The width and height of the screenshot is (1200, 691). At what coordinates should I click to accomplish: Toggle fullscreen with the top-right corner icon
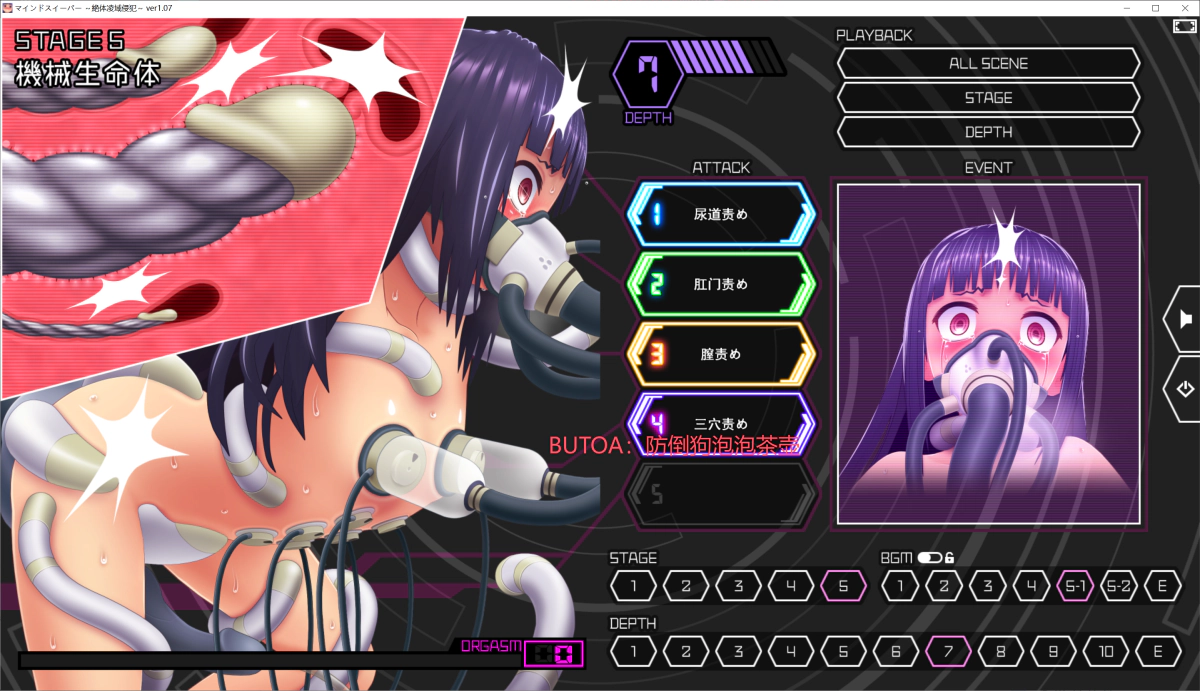(1183, 26)
